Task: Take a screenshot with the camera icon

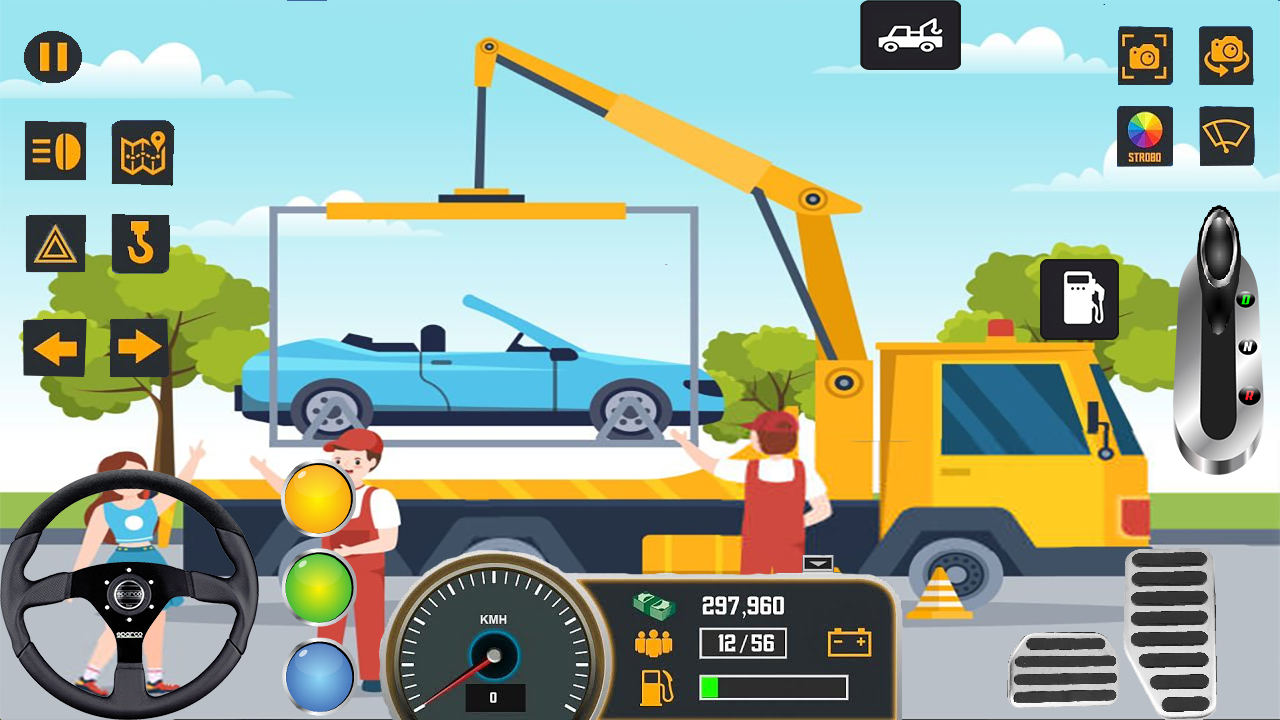Action: (x=1145, y=57)
